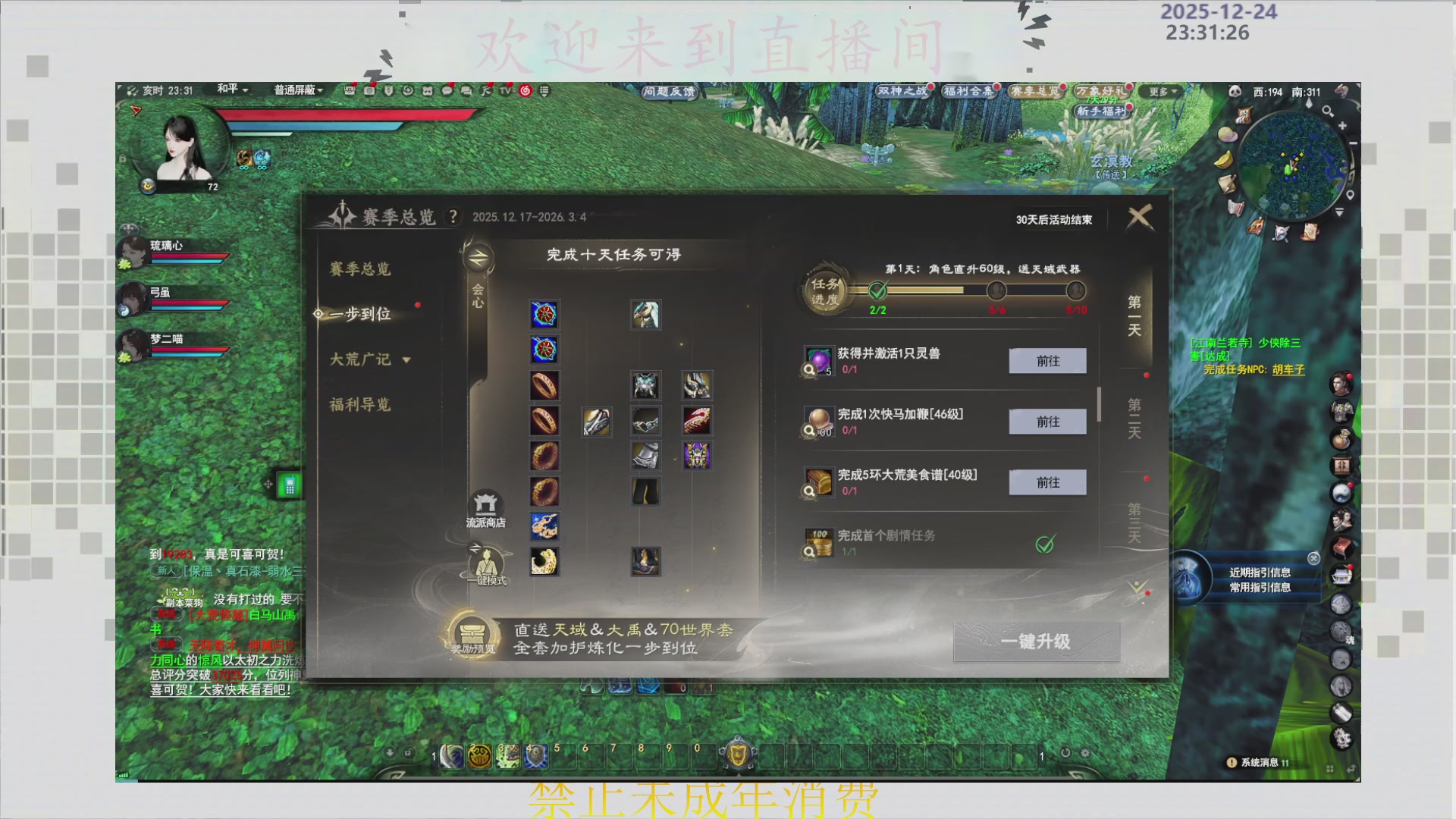Click the TV livestream icon in top toolbar

(505, 91)
